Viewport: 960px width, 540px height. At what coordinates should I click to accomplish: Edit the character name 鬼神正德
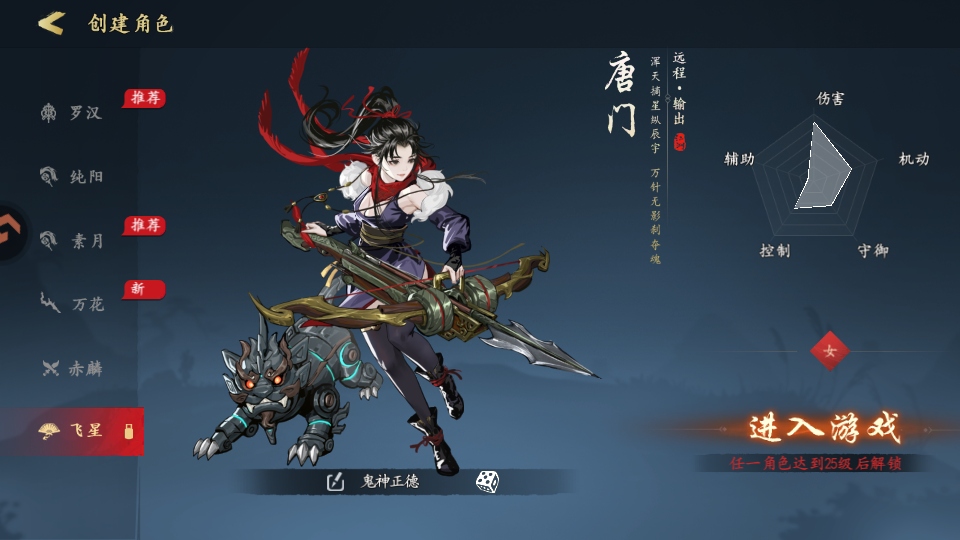click(336, 482)
